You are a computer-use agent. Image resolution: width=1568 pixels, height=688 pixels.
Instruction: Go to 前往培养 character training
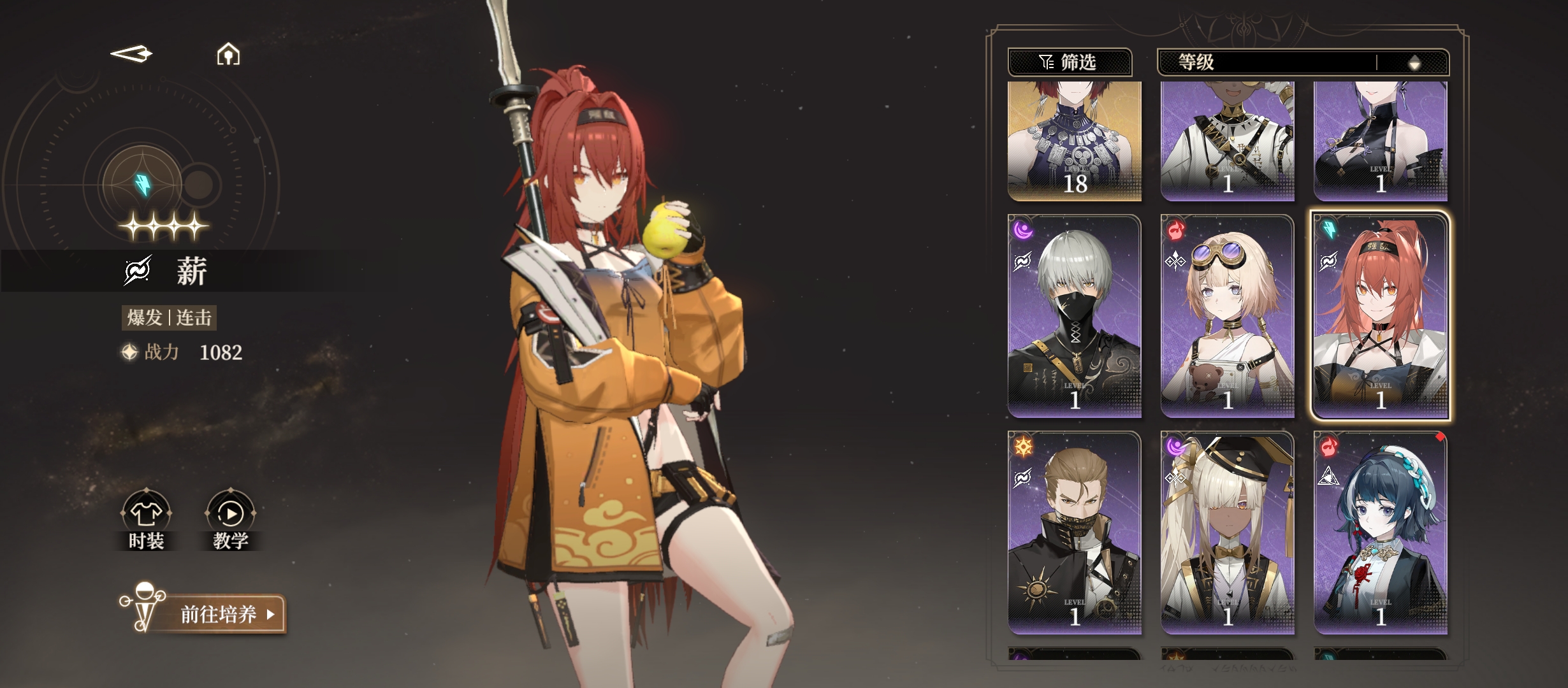pyautogui.click(x=220, y=614)
